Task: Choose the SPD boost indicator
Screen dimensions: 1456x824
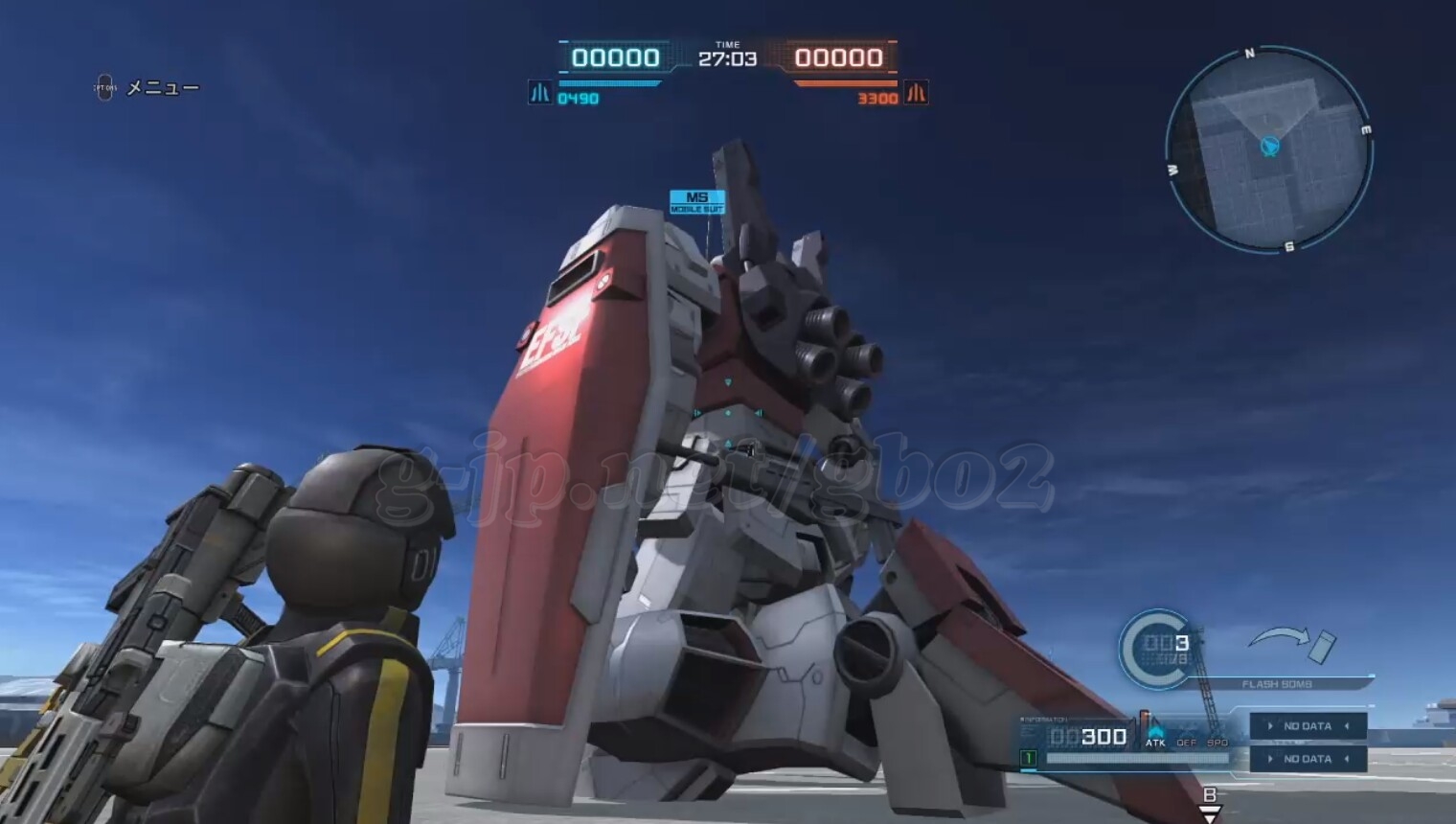Action: click(1217, 743)
